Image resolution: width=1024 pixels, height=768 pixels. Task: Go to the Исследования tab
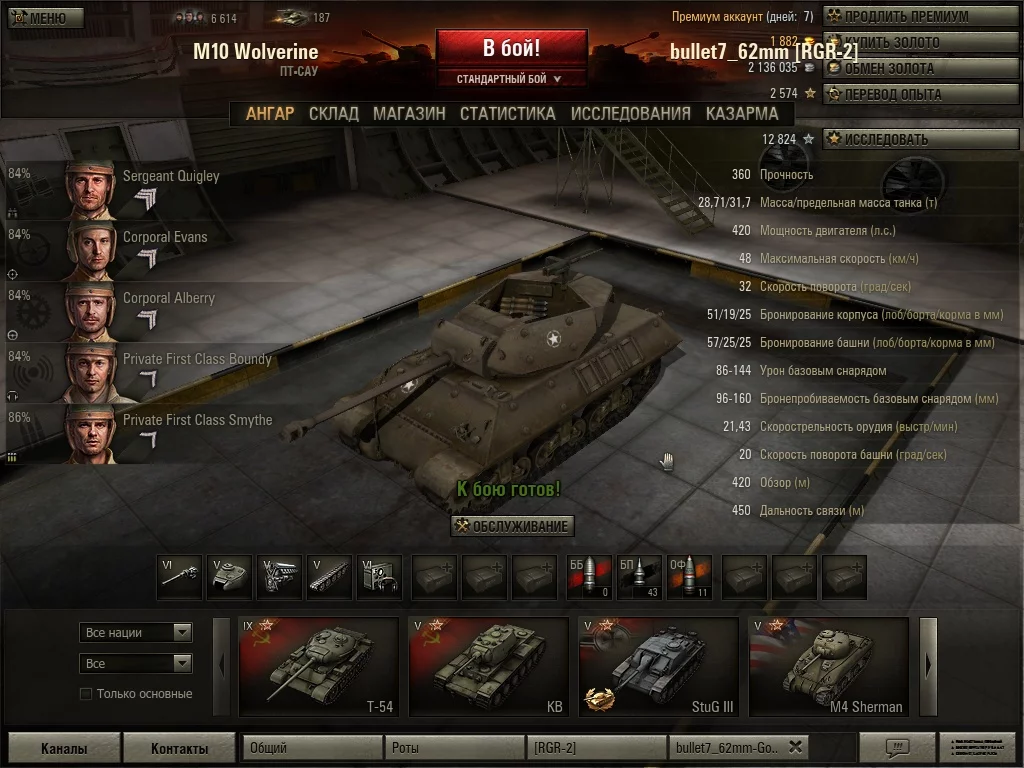630,113
